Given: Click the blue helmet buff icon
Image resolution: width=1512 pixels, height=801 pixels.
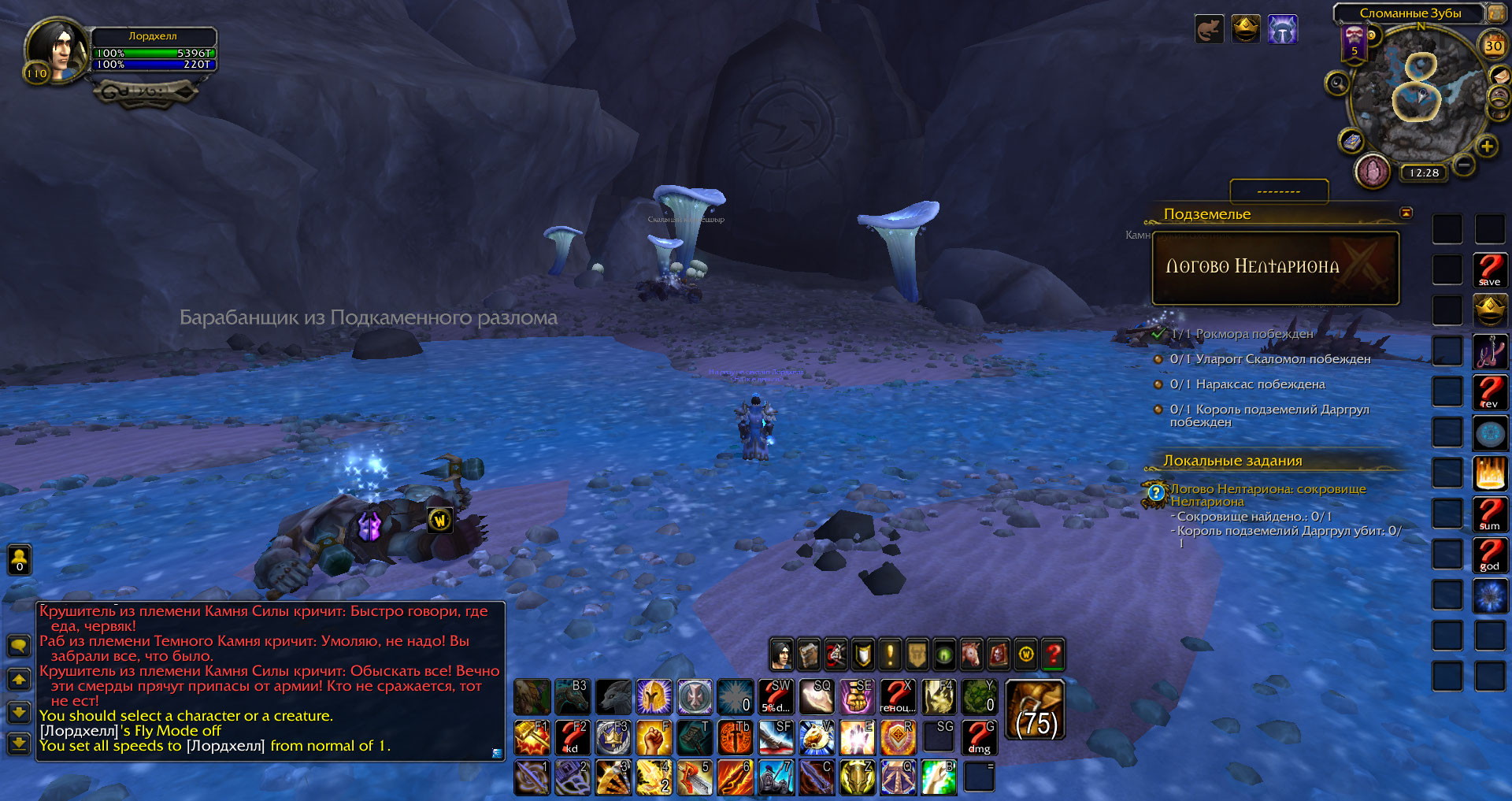Looking at the screenshot, I should point(1282,31).
